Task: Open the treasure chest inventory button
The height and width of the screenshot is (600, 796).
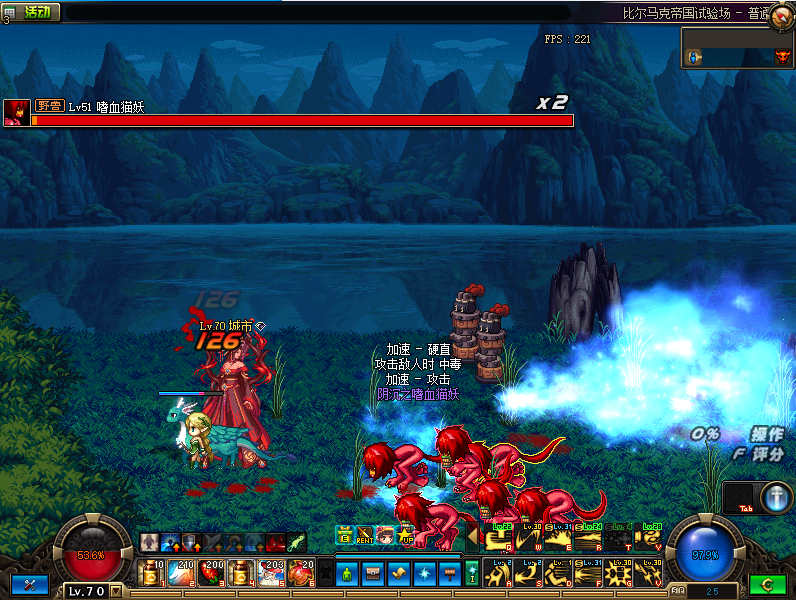Action: coord(373,574)
